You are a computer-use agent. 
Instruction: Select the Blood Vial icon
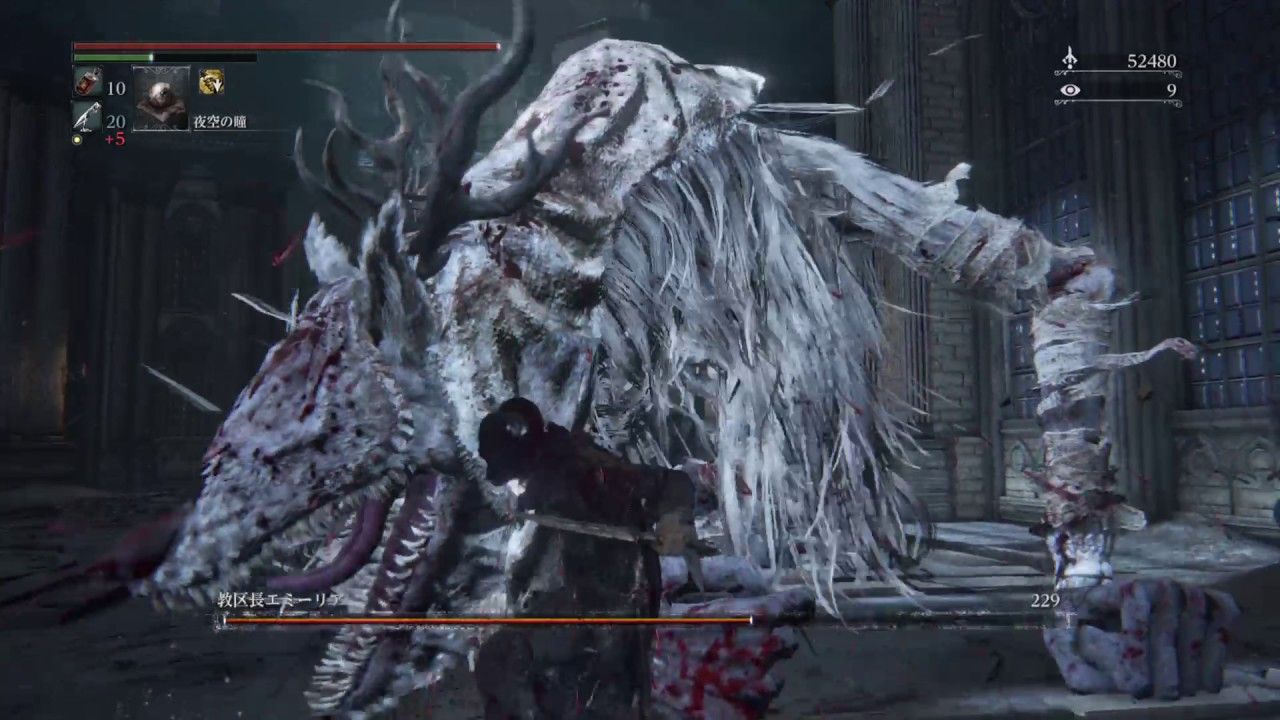pyautogui.click(x=86, y=83)
